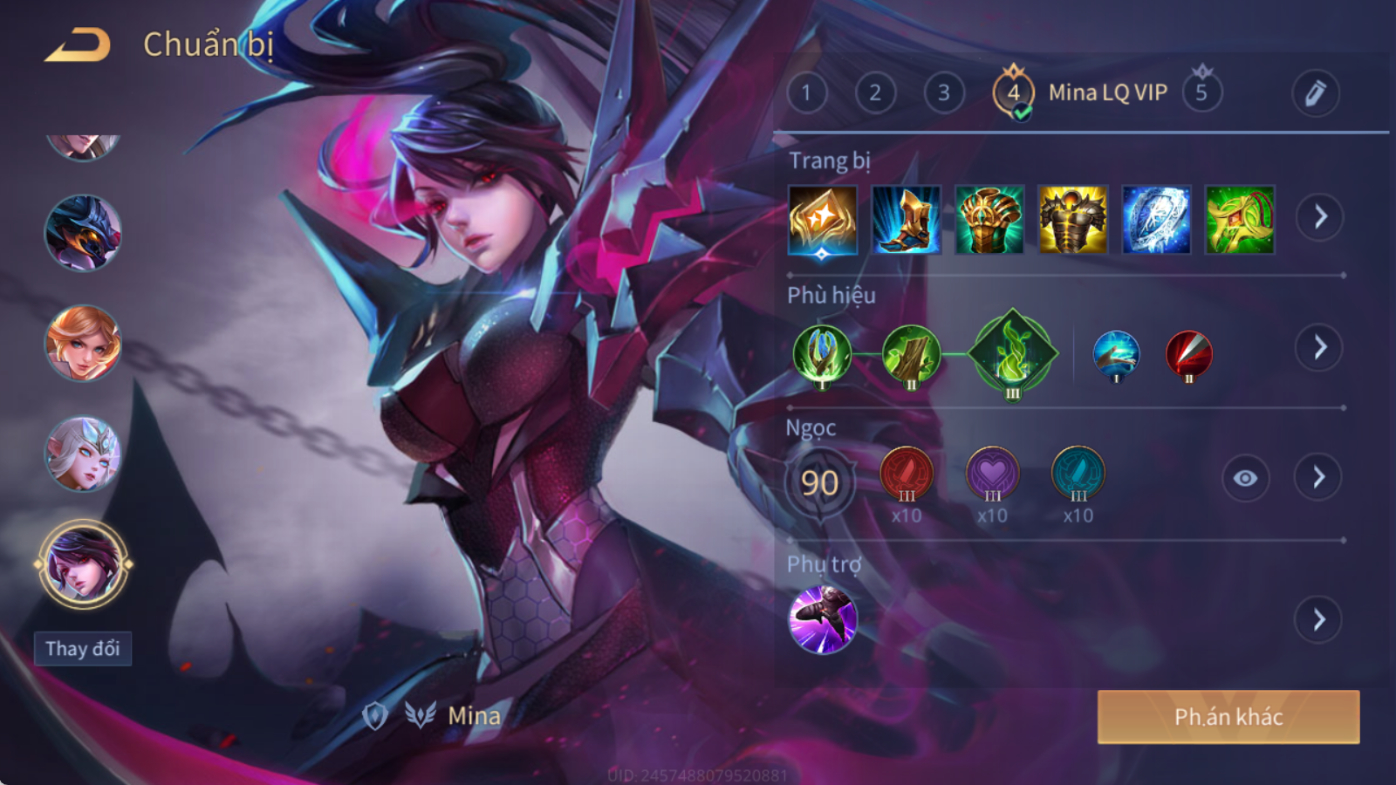Choose preset slot 5
Viewport: 1396px width, 785px height.
(x=1202, y=93)
